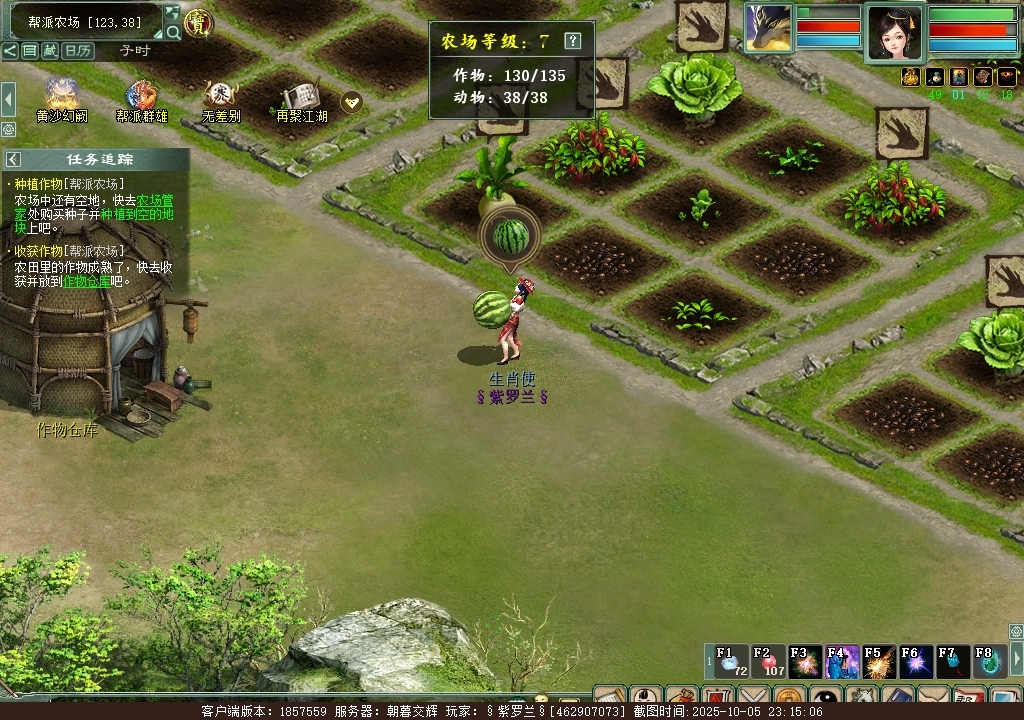1024x720 pixels.
Task: Click the pet wolf portrait
Action: [768, 27]
